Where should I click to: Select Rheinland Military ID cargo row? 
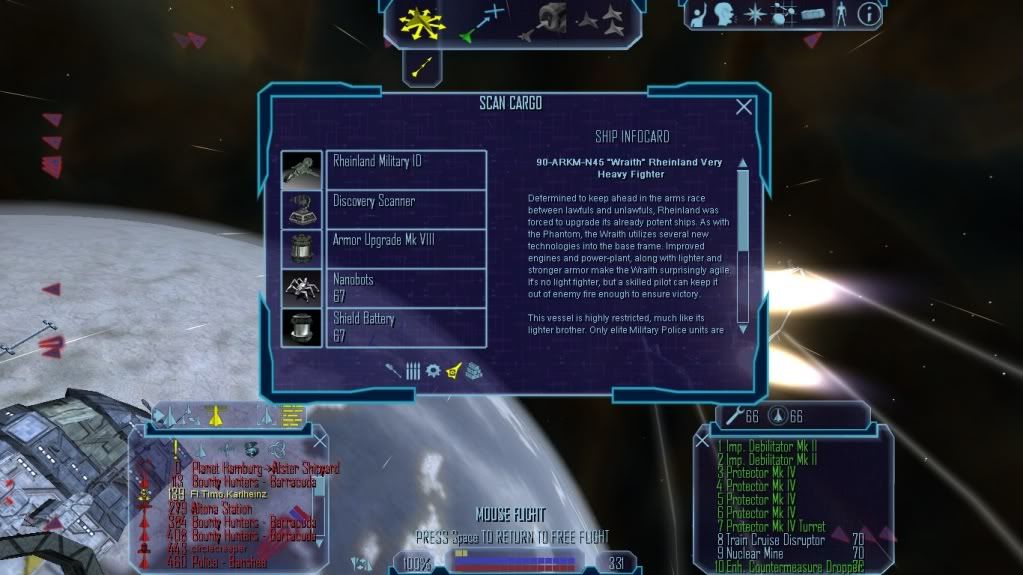click(x=406, y=168)
